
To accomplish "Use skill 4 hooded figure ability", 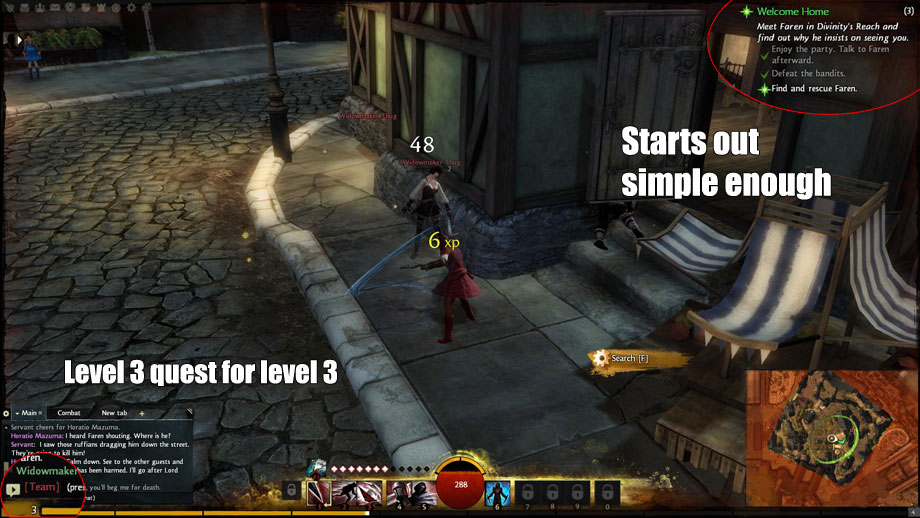I will 397,492.
